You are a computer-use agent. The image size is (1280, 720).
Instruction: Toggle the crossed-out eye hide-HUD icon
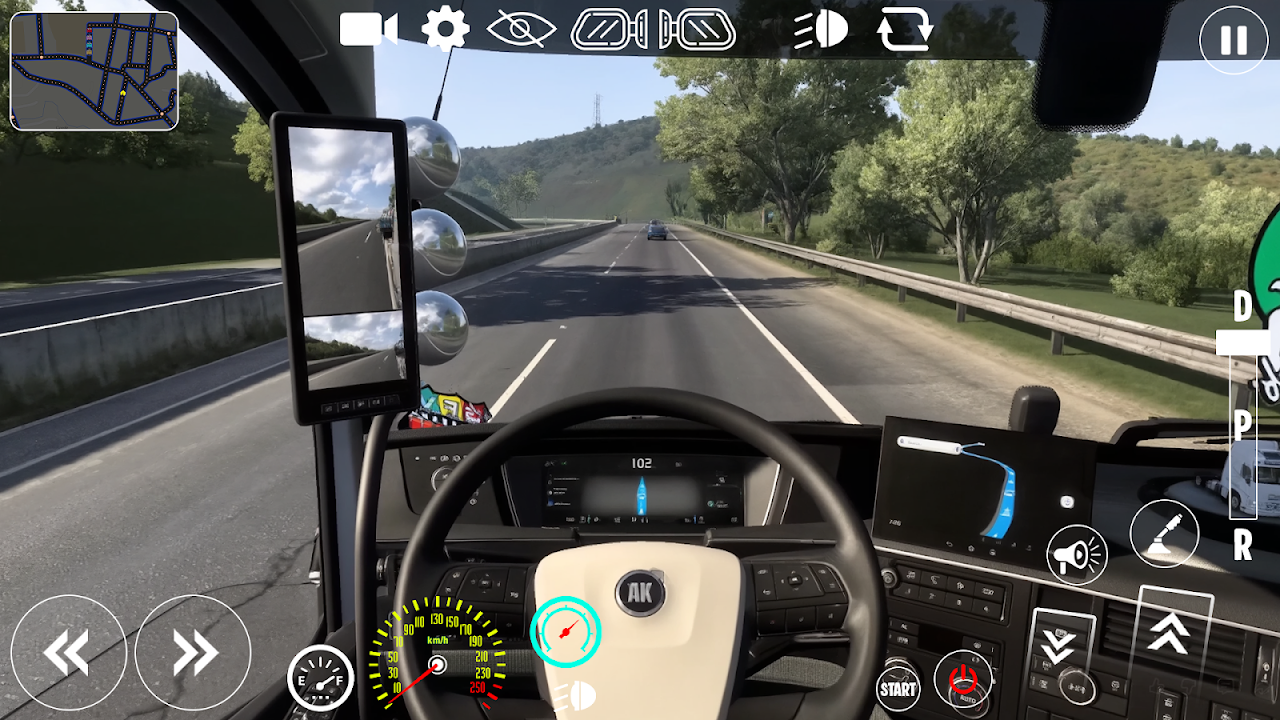(x=521, y=29)
